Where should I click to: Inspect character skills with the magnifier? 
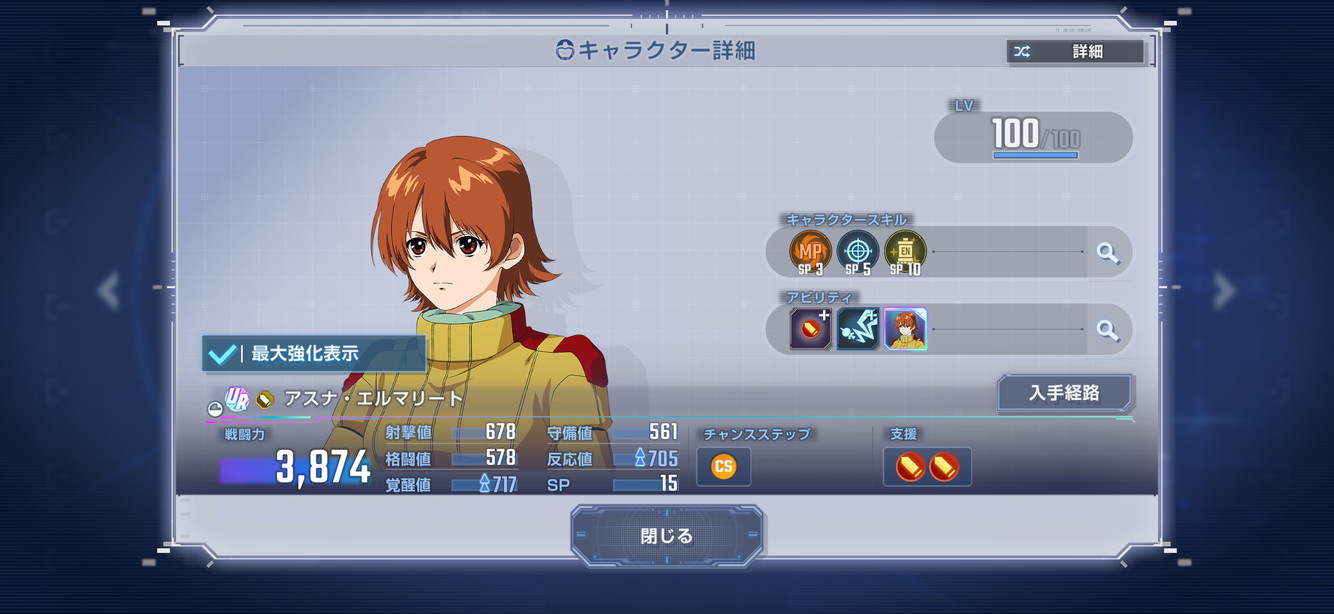[1107, 252]
